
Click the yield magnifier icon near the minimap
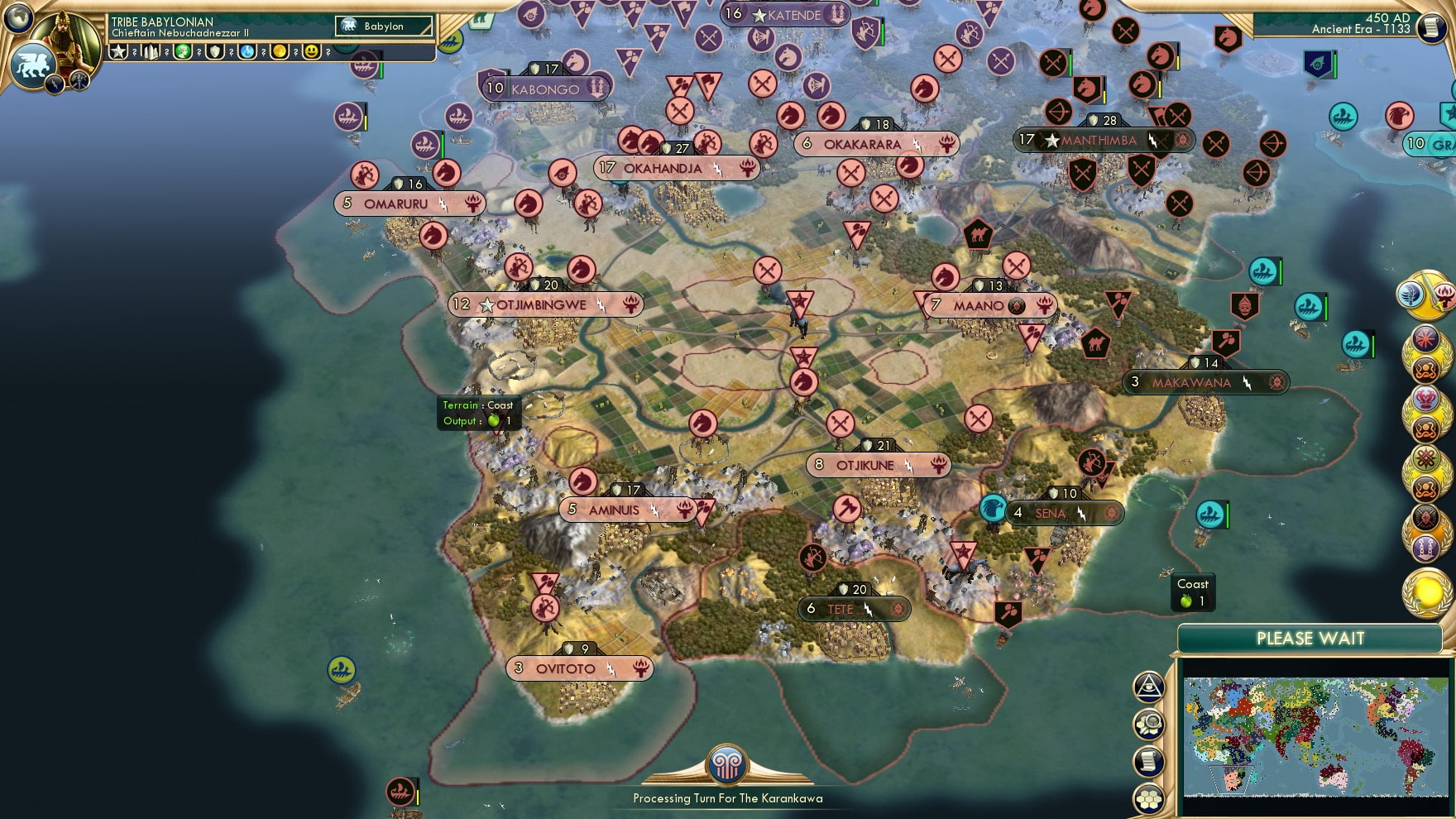coord(1149,725)
